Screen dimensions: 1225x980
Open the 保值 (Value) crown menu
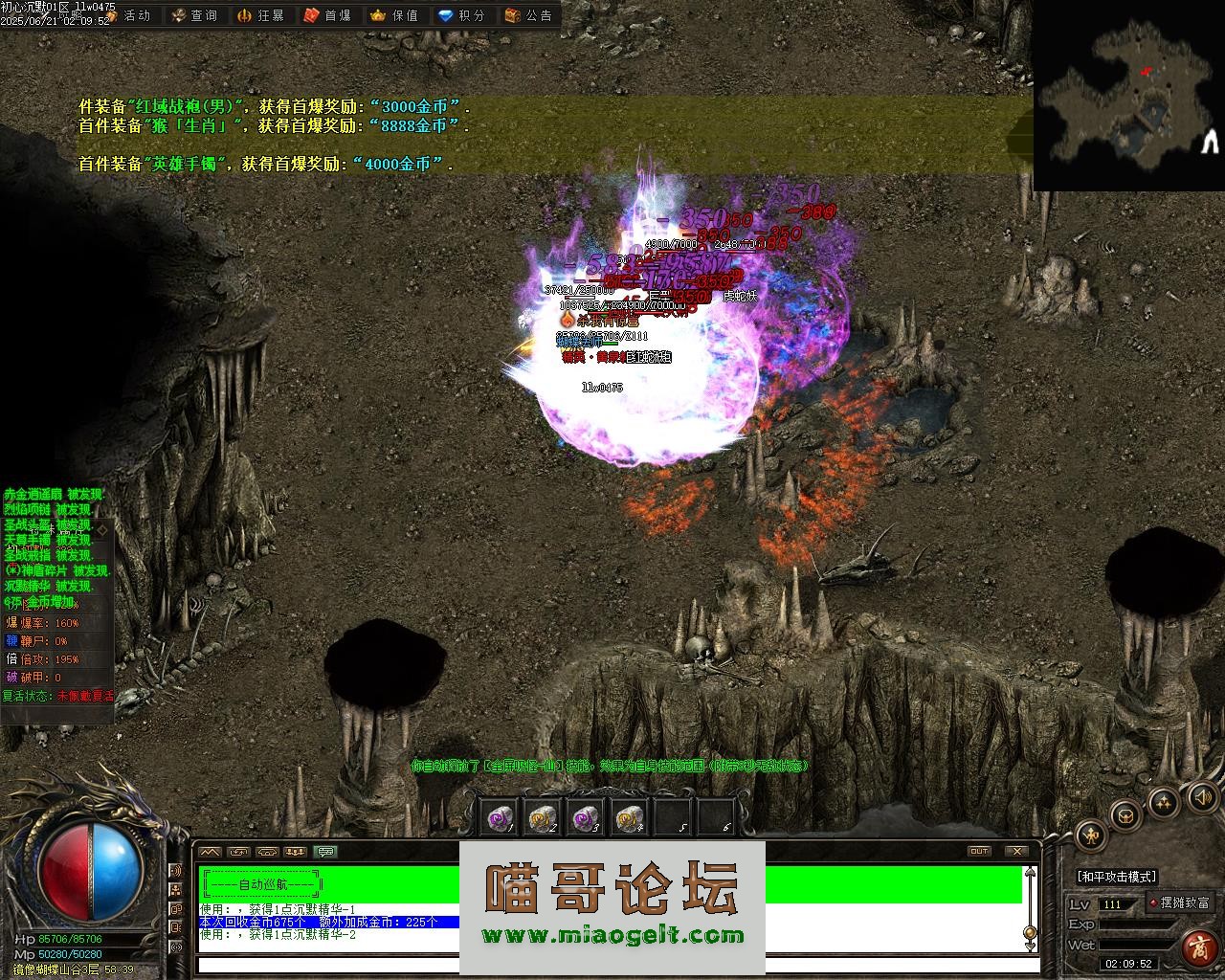click(393, 15)
